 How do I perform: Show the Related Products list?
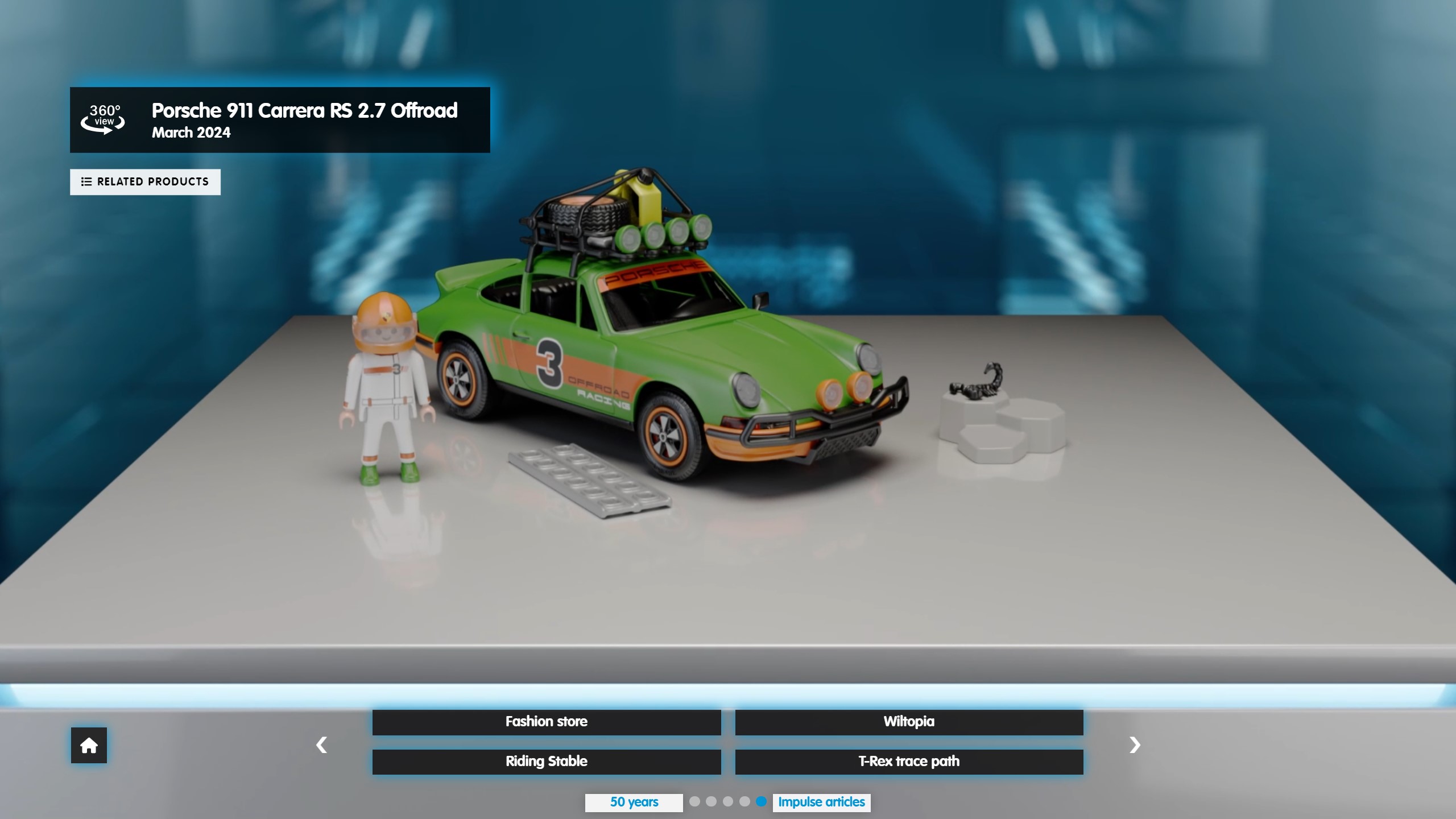145,182
